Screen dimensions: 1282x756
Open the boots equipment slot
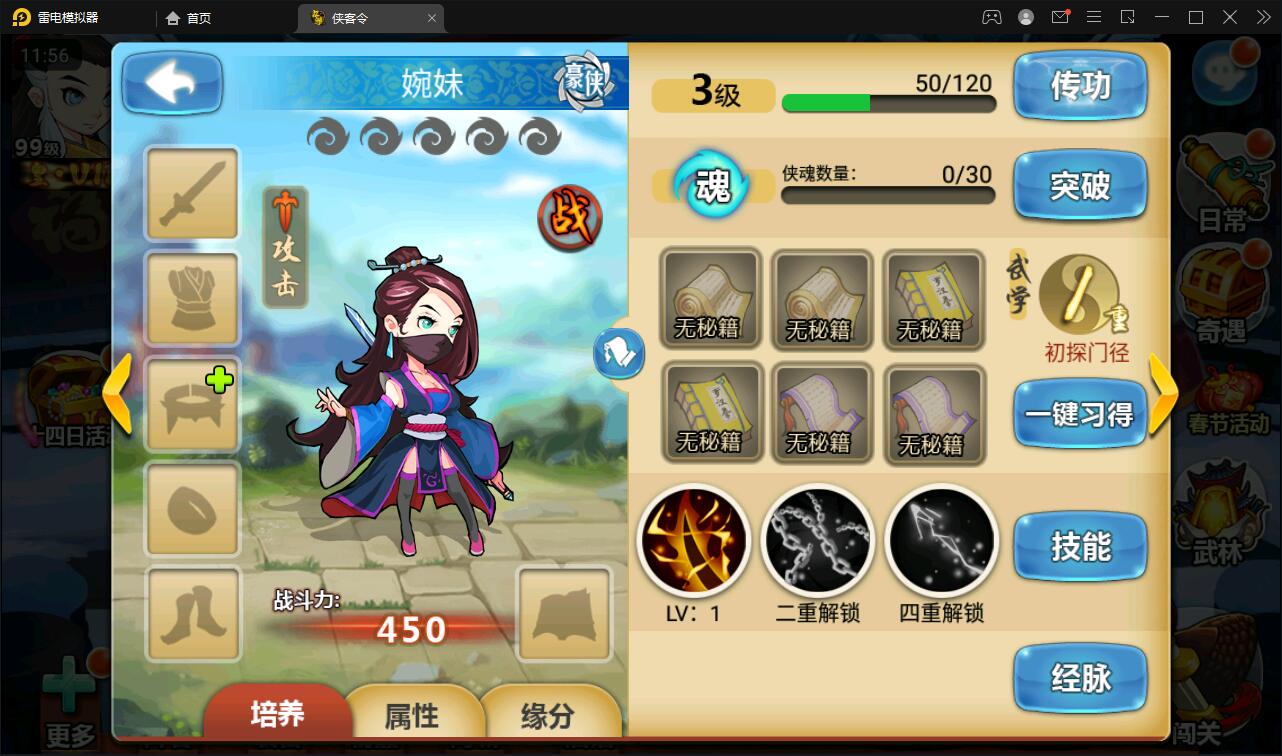192,613
